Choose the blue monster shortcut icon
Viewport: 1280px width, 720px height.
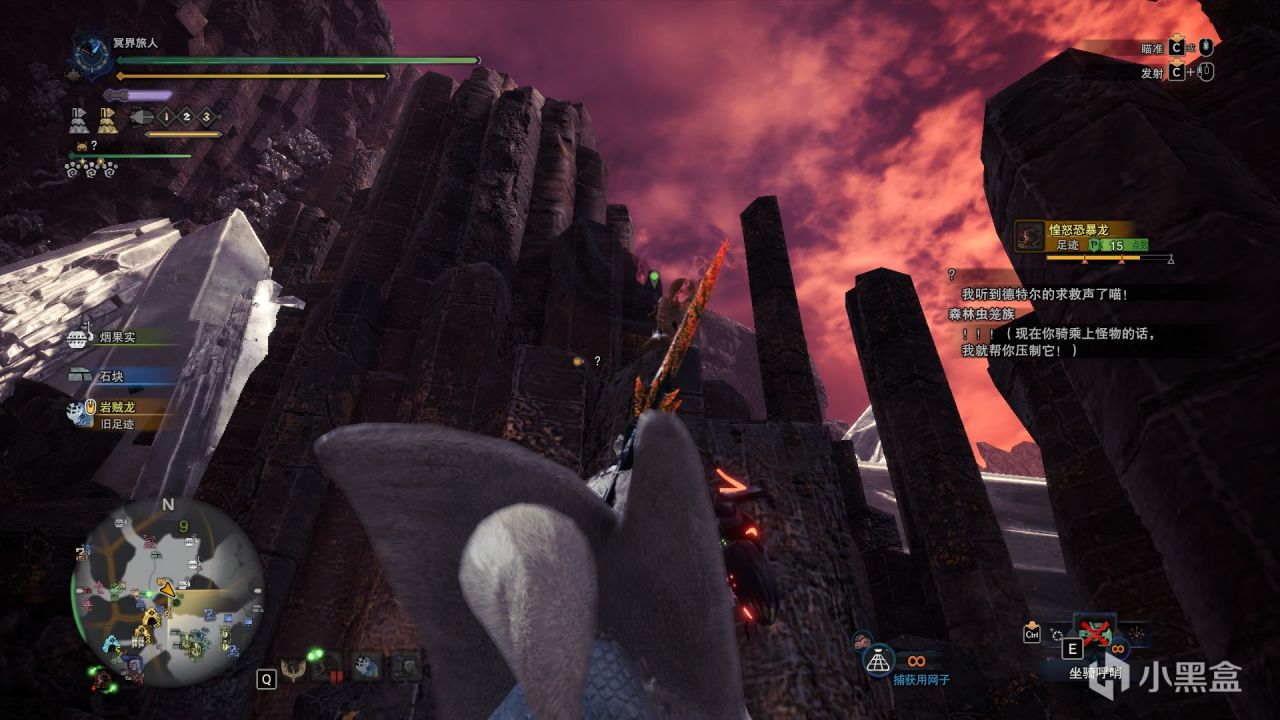[365, 667]
